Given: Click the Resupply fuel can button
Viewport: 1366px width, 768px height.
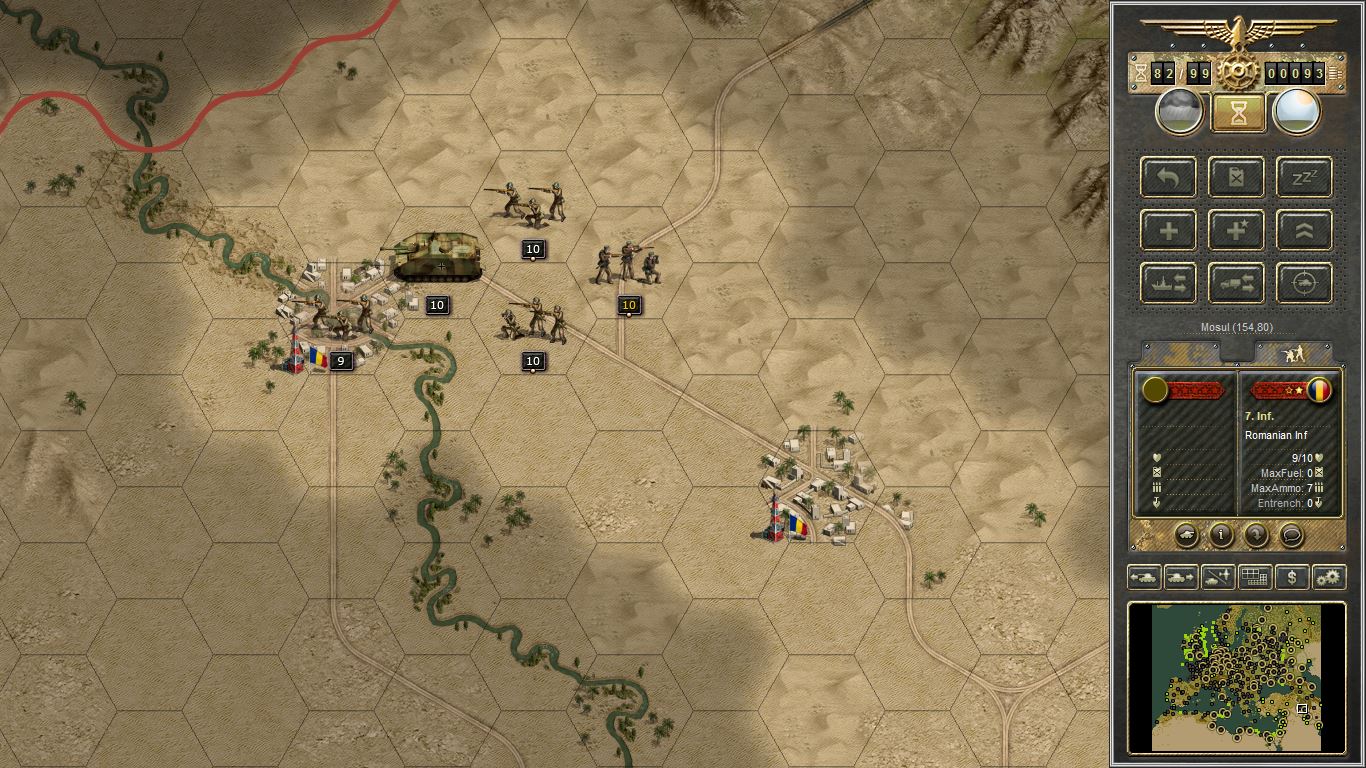Looking at the screenshot, I should [1236, 178].
